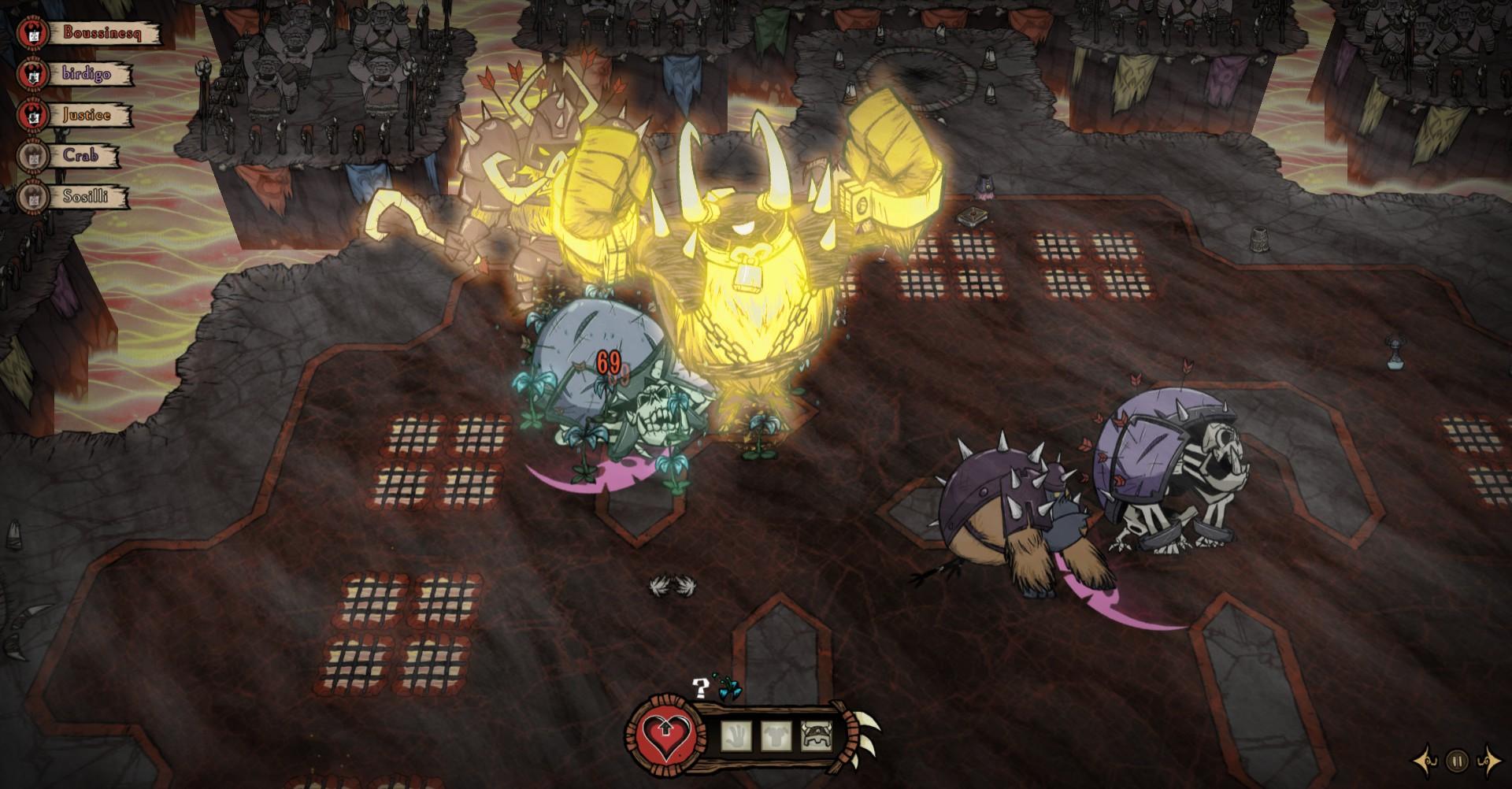Select the Crab player entry
The height and width of the screenshot is (789, 1512).
(x=80, y=156)
